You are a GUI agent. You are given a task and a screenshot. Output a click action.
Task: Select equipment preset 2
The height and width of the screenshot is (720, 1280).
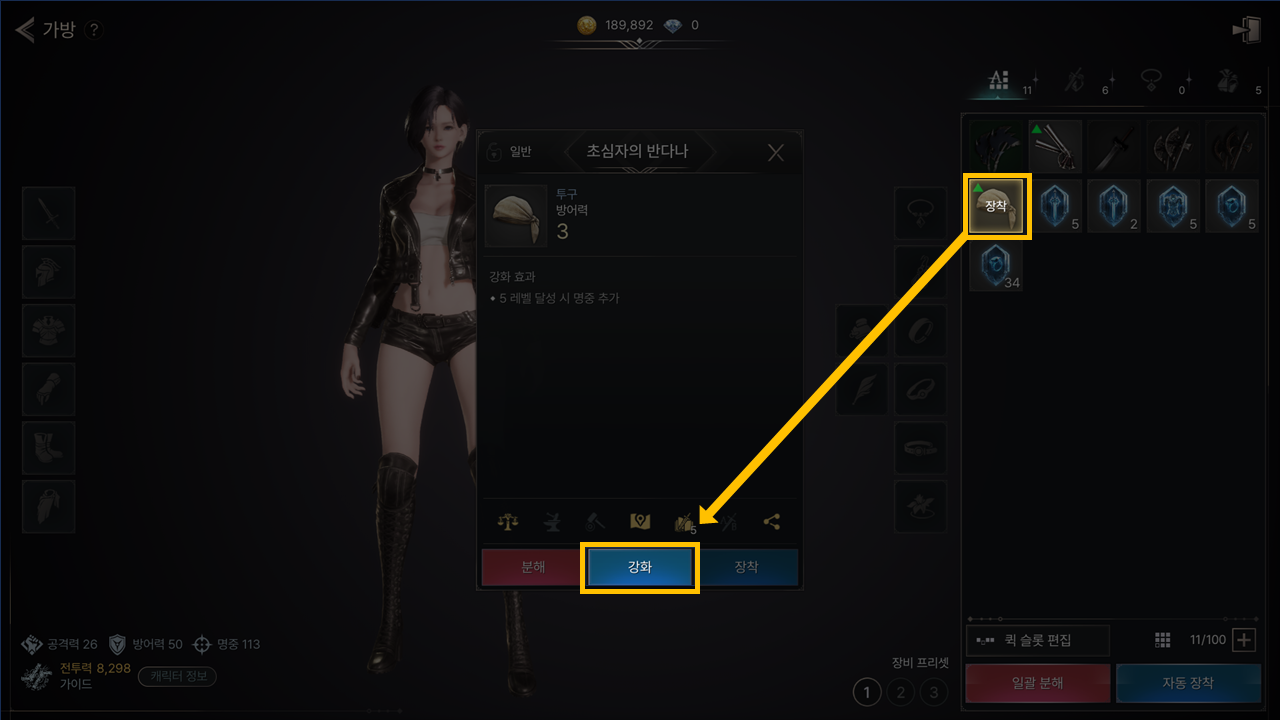pyautogui.click(x=901, y=691)
